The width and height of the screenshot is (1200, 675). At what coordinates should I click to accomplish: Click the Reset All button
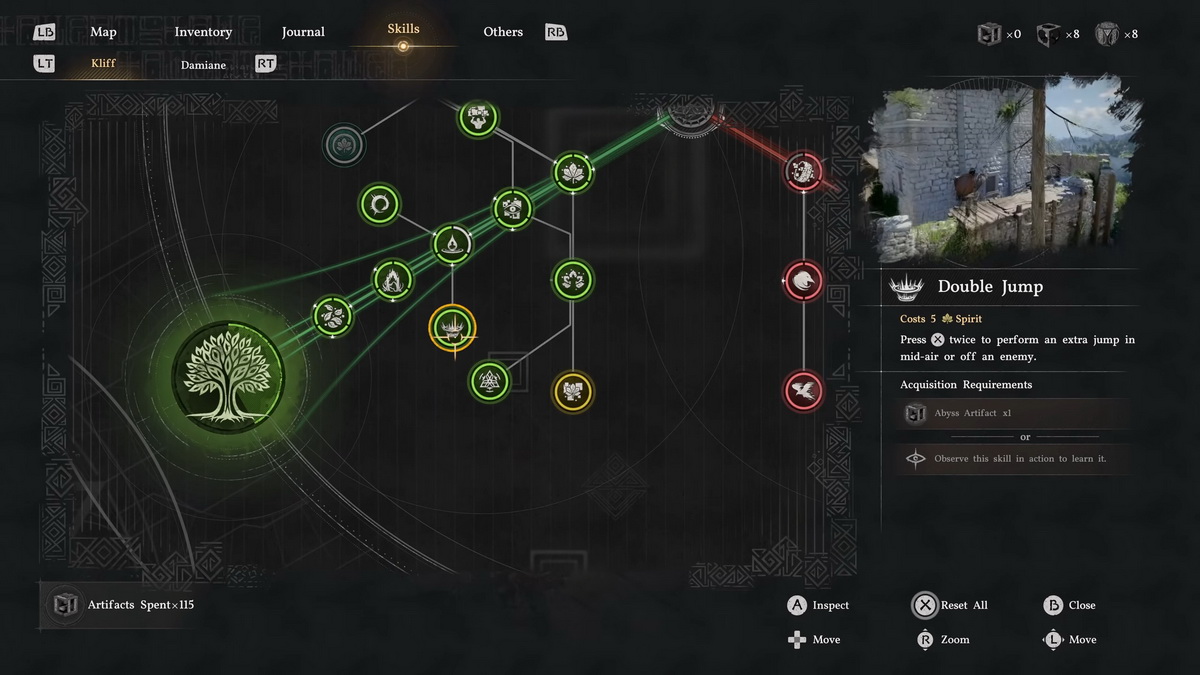[952, 605]
